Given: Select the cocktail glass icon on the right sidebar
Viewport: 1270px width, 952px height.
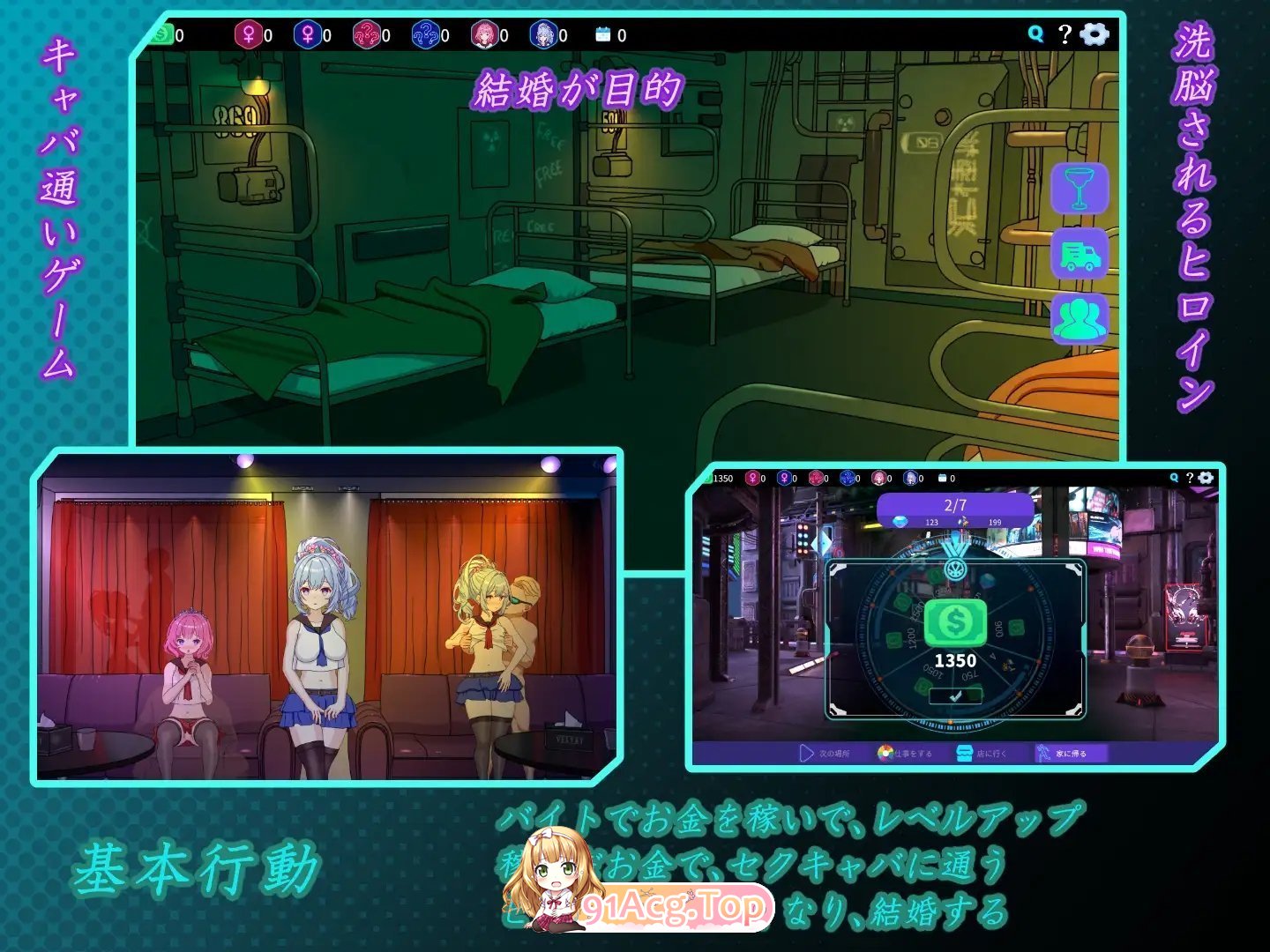Looking at the screenshot, I should (1077, 189).
